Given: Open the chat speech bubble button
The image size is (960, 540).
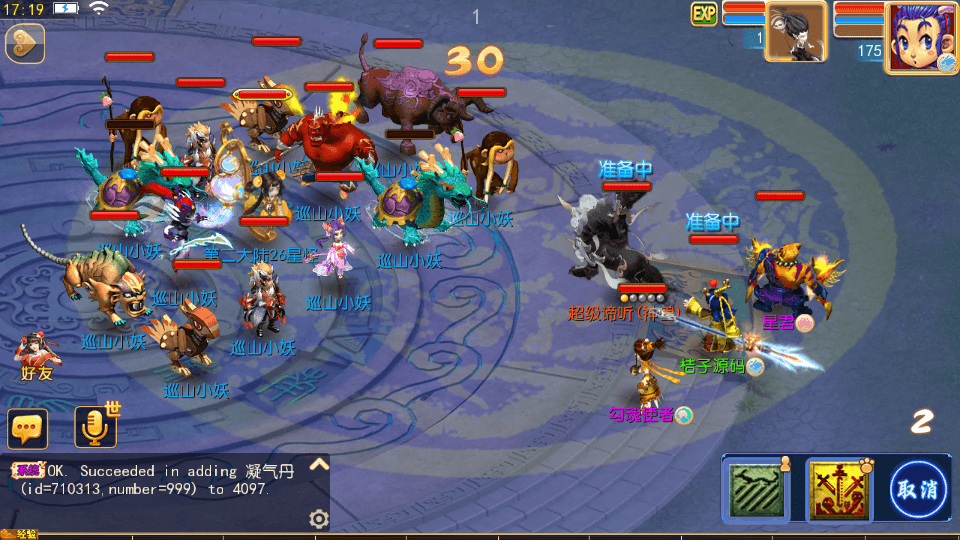Looking at the screenshot, I should [x=27, y=428].
